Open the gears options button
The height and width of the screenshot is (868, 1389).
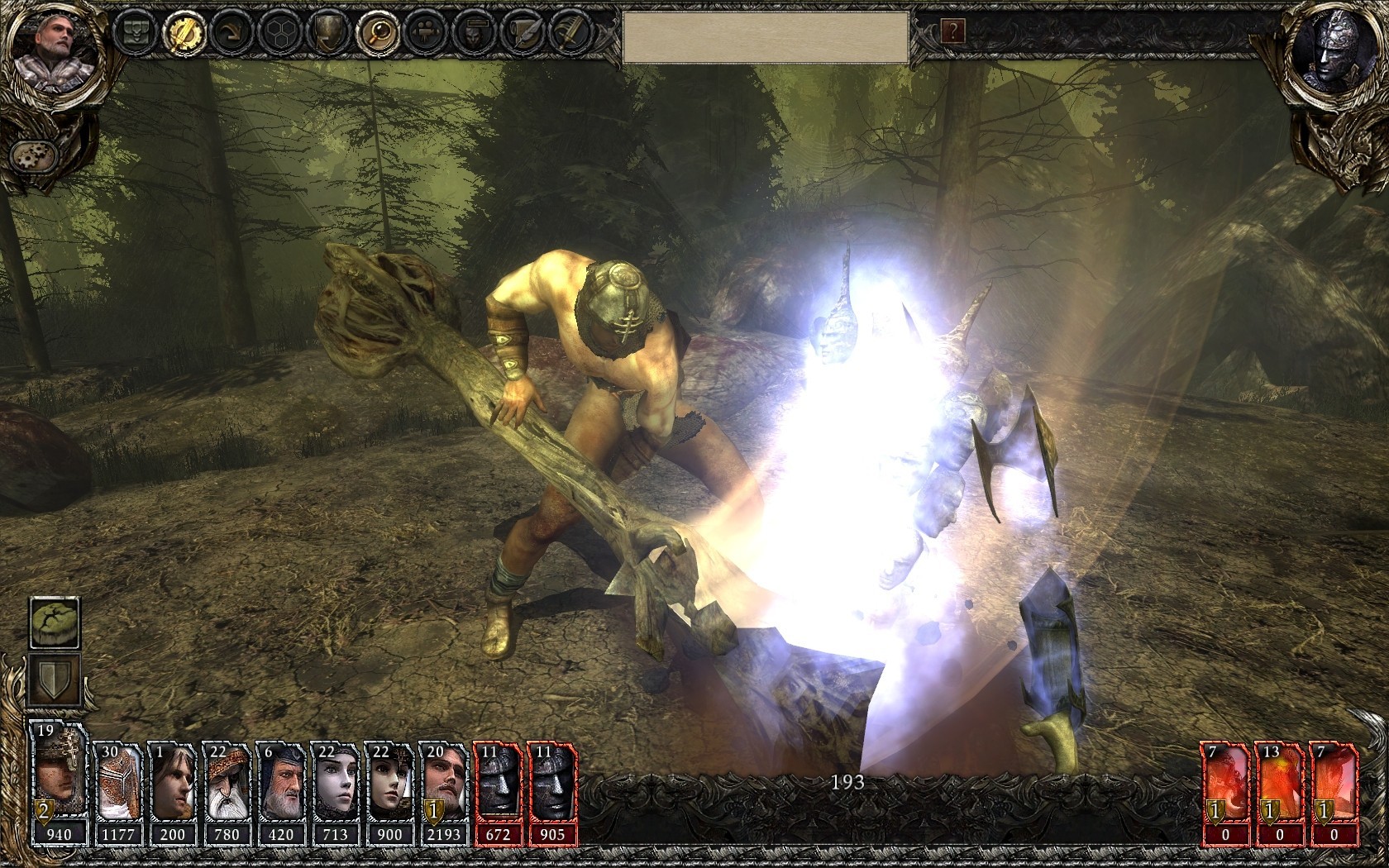(34, 155)
